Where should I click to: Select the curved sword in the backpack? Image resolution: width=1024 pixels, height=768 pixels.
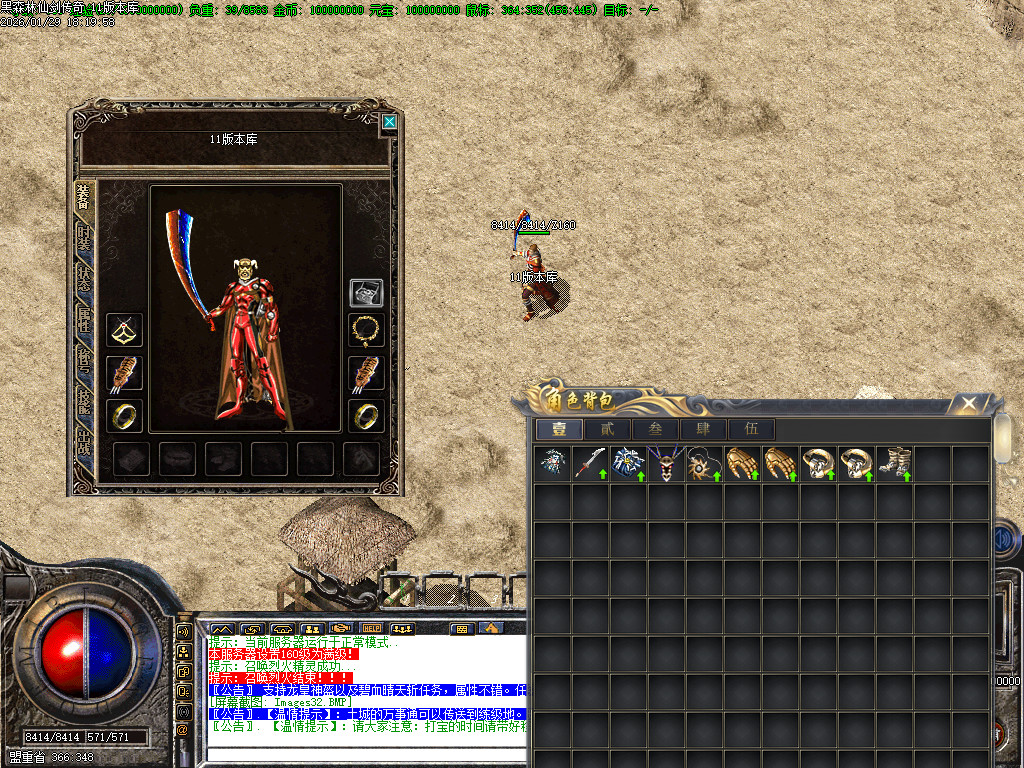590,464
